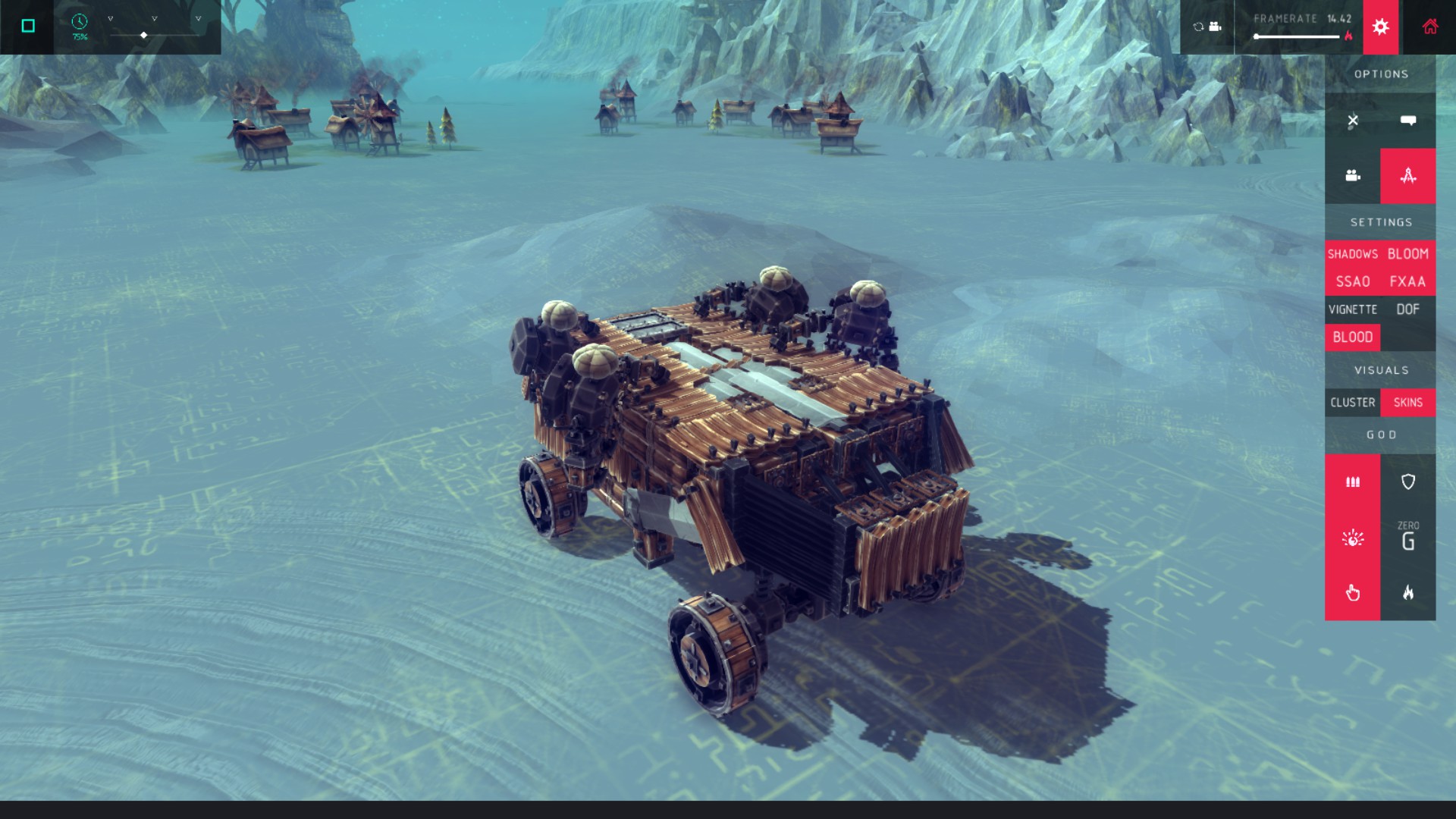Open the camera options in the Options panel

(x=1353, y=176)
